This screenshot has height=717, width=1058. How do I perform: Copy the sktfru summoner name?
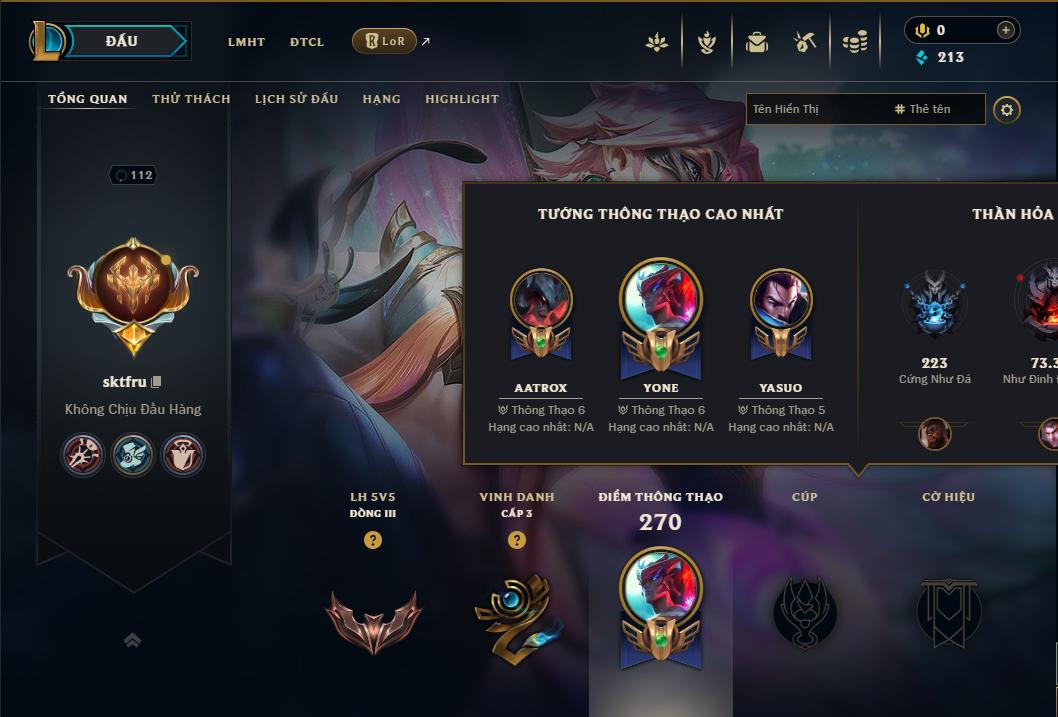tap(156, 382)
